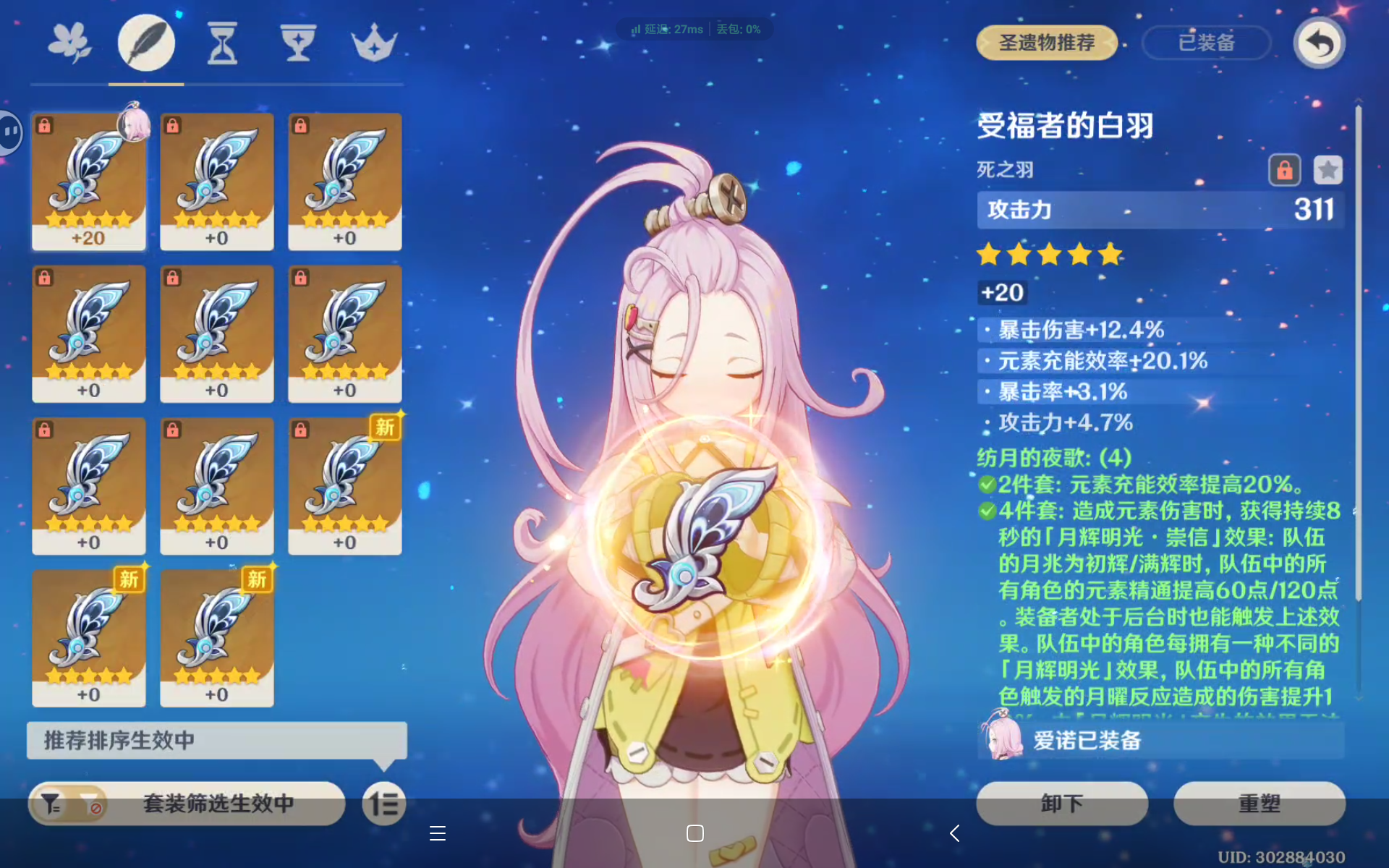
Task: Toggle lock on the equipped +20 feather thumbnail
Action: (45, 124)
